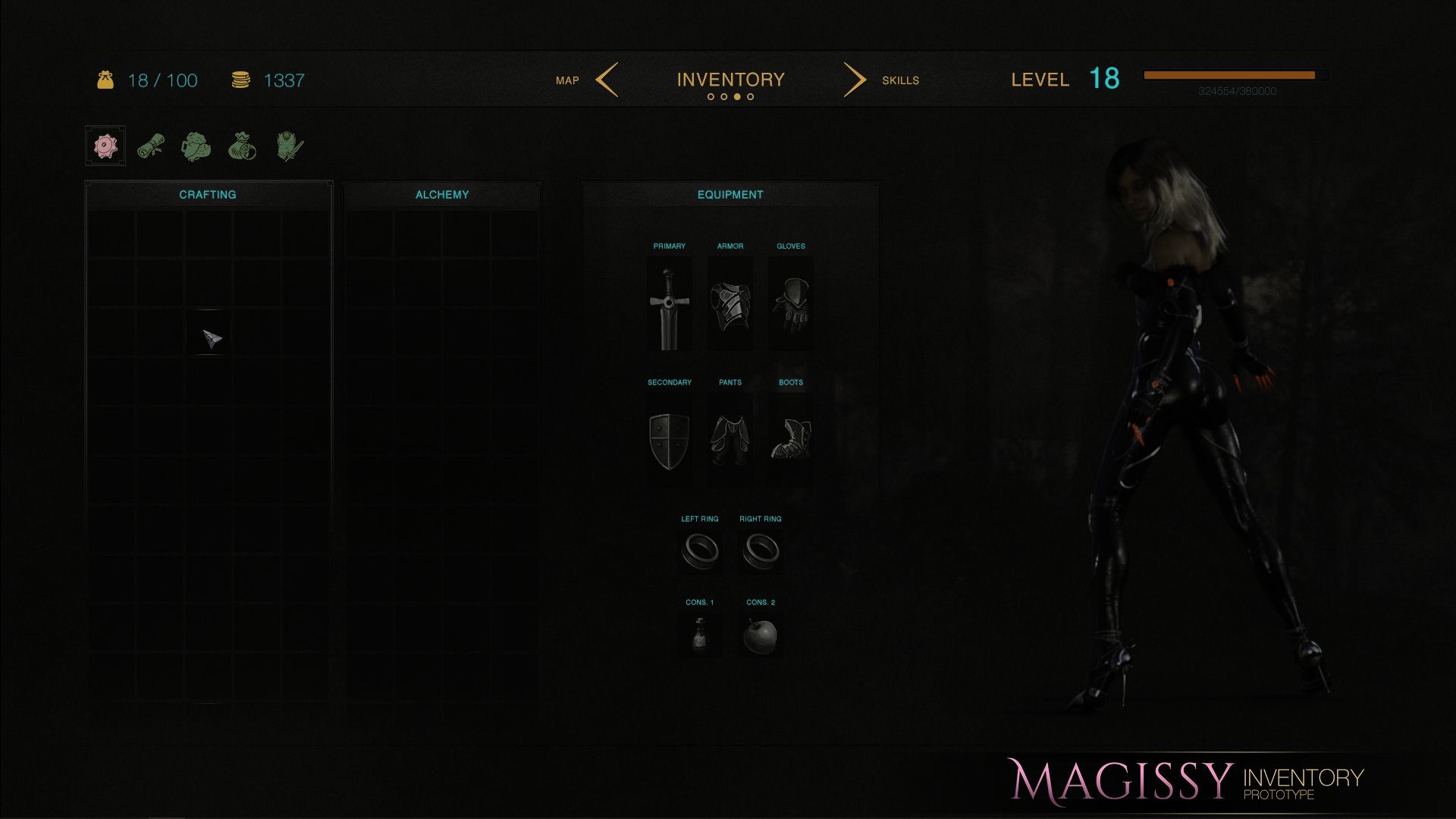Click the bag capacity icon showing 18/100
This screenshot has height=819, width=1456.
tap(106, 80)
